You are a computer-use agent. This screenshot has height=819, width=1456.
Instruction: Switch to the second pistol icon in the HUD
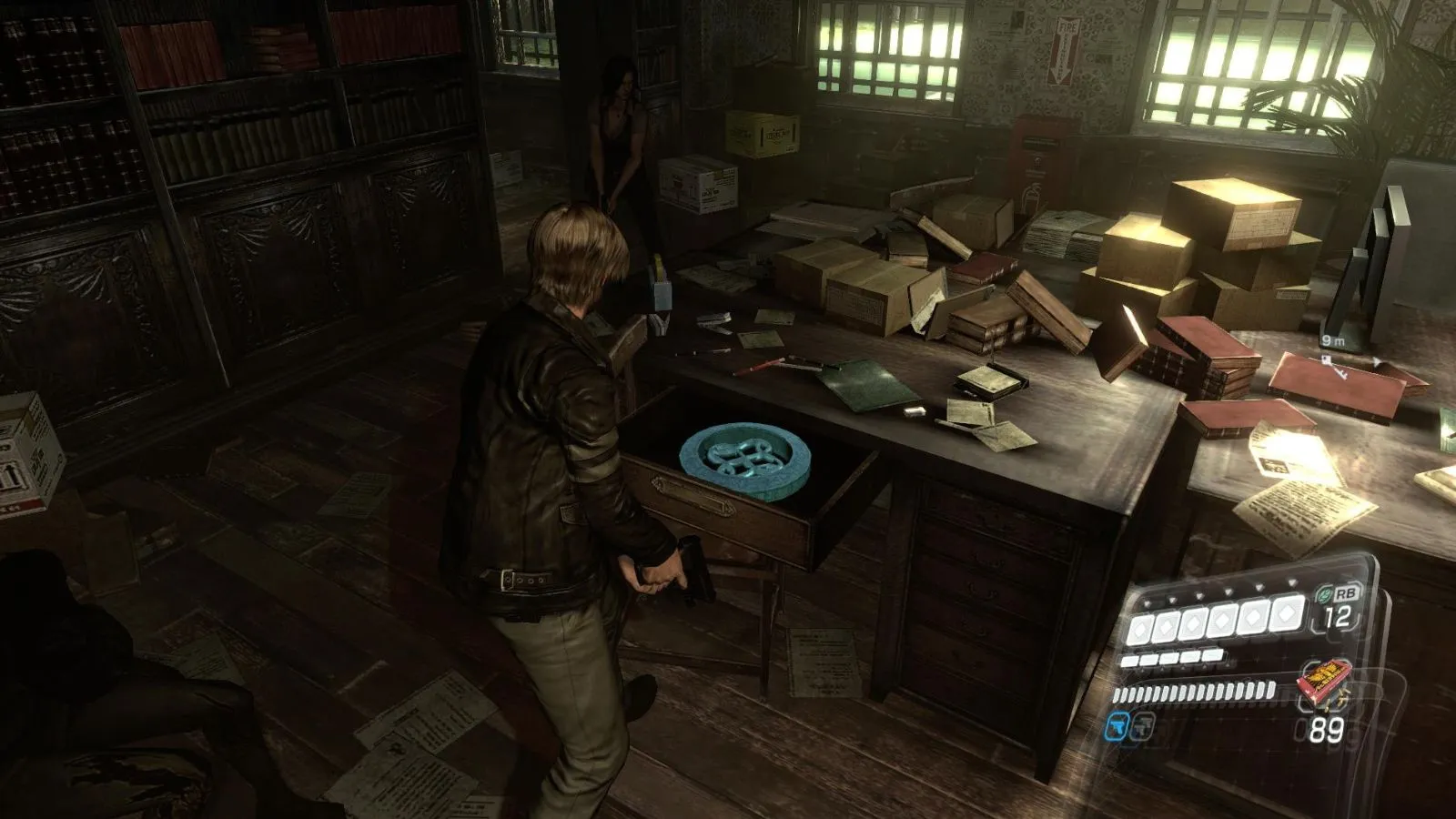(x=1143, y=728)
